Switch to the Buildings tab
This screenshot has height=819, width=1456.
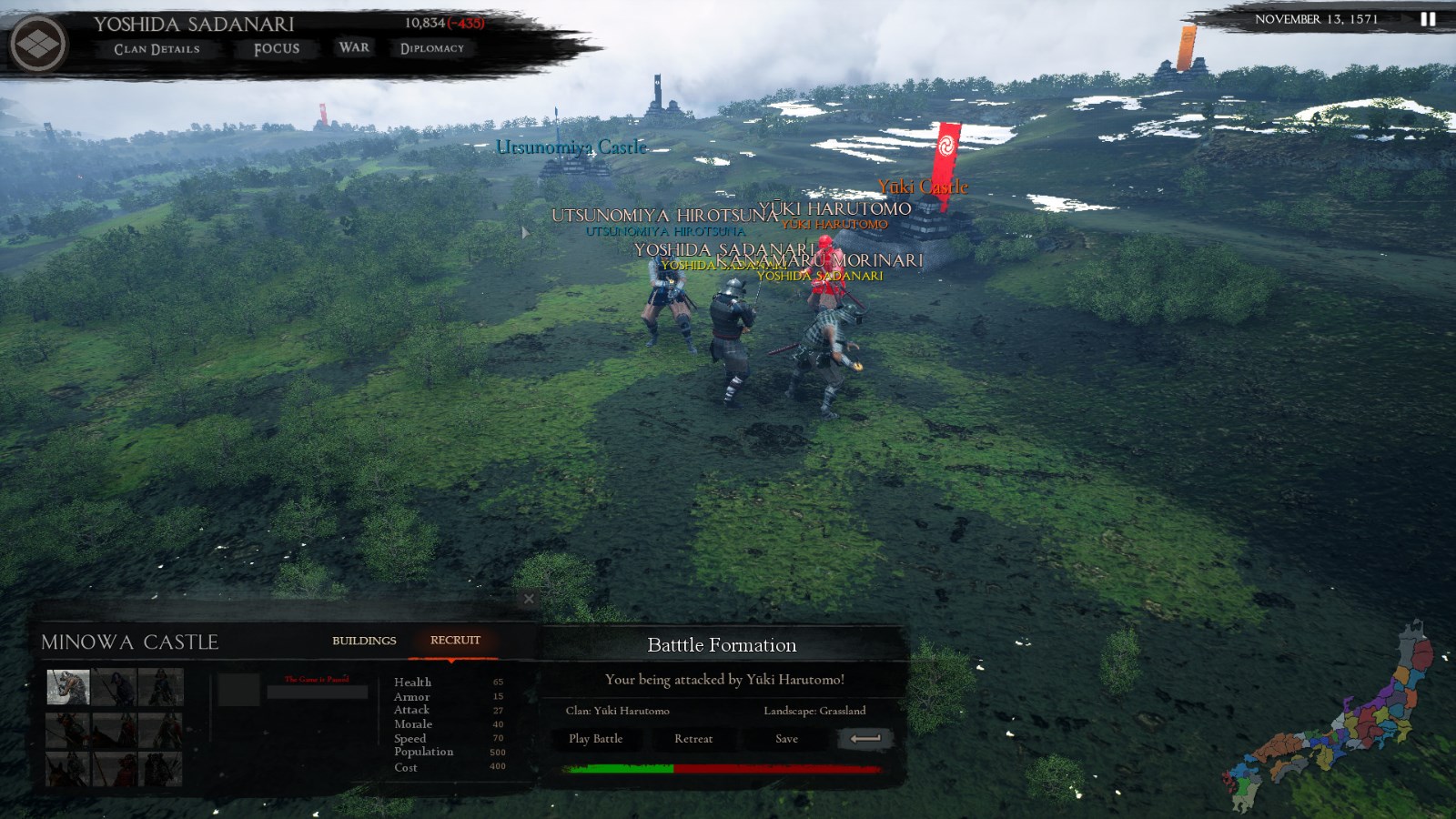pyautogui.click(x=364, y=641)
